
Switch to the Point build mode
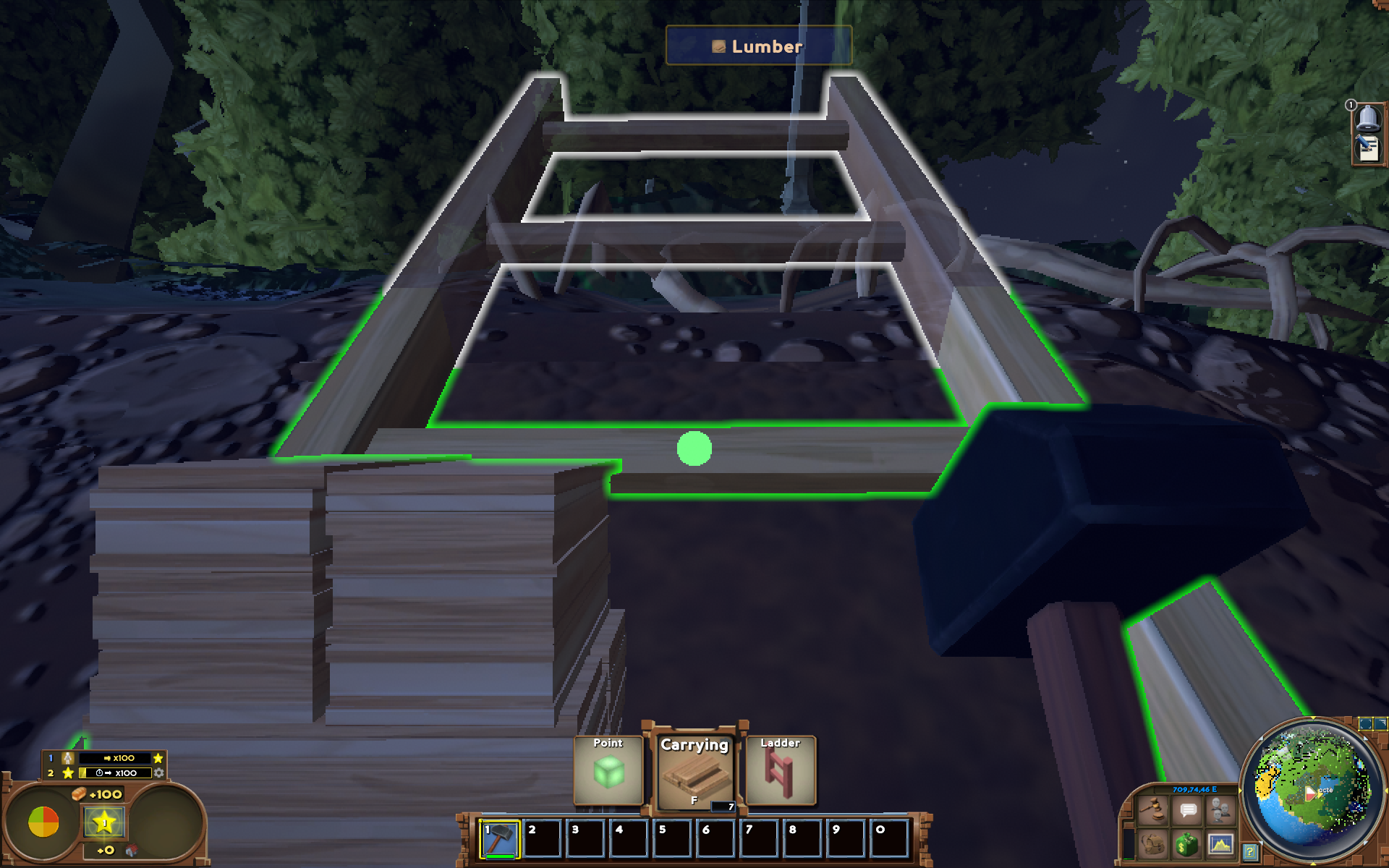pyautogui.click(x=608, y=770)
